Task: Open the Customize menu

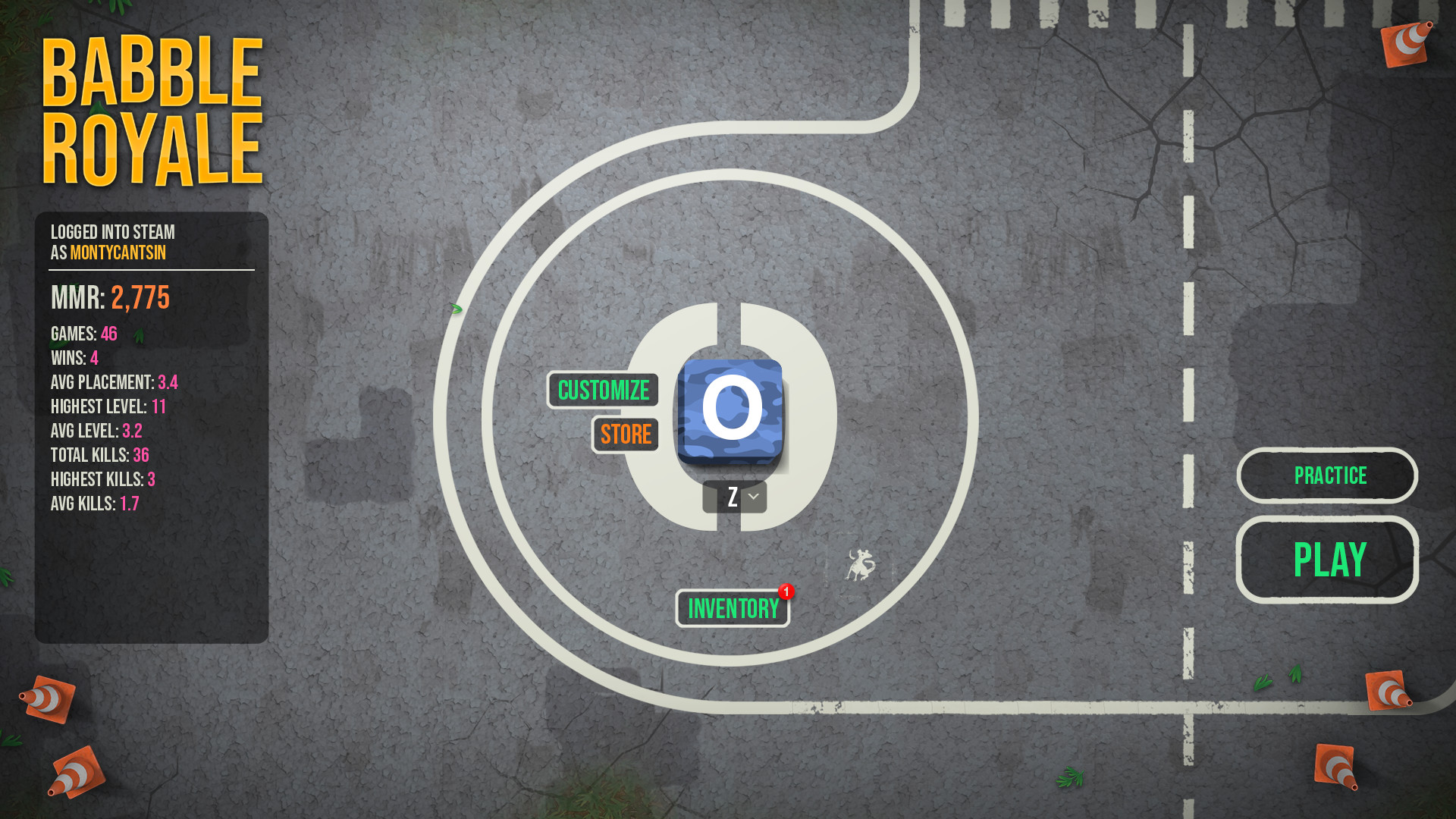Action: (603, 391)
